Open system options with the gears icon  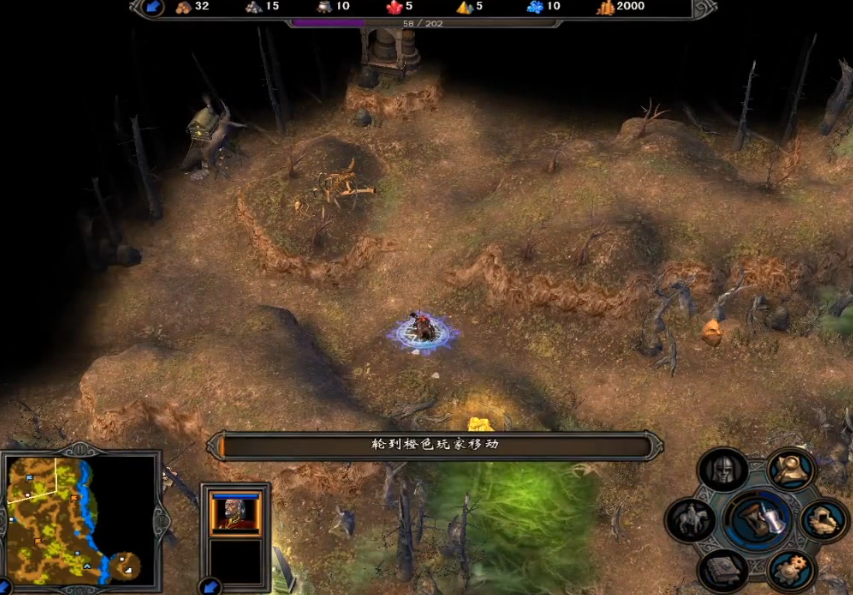(791, 569)
